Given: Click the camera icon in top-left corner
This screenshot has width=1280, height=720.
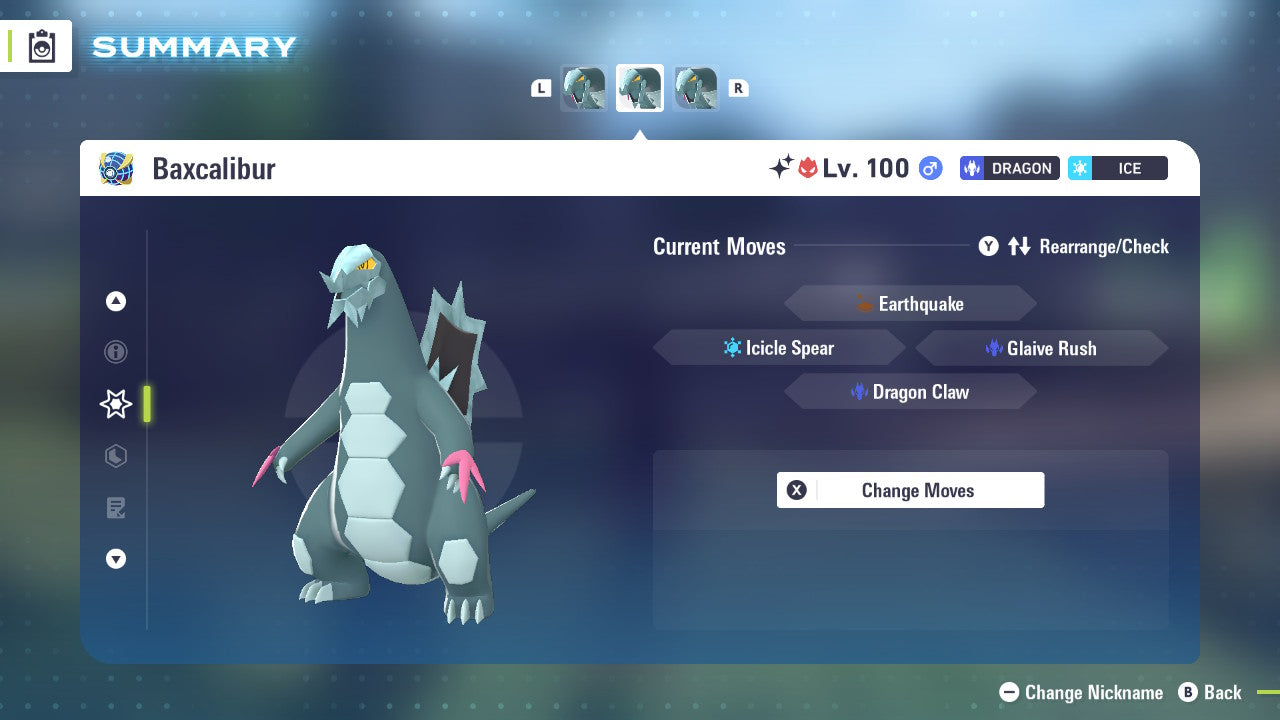Looking at the screenshot, I should 41,46.
